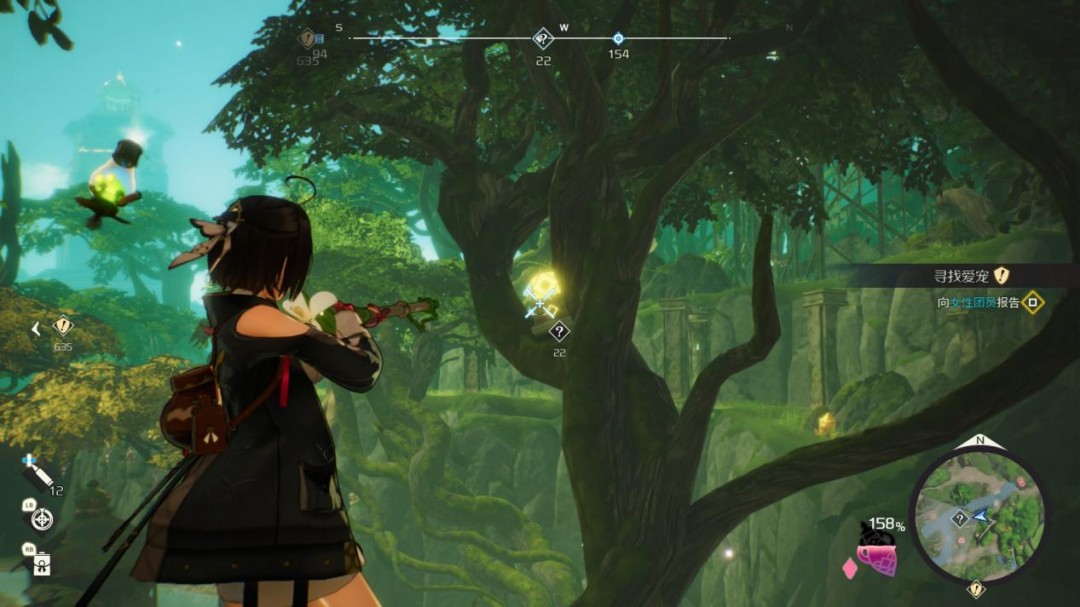Click the 向女性团员报告 objective line
The image size is (1080, 607).
tap(986, 302)
